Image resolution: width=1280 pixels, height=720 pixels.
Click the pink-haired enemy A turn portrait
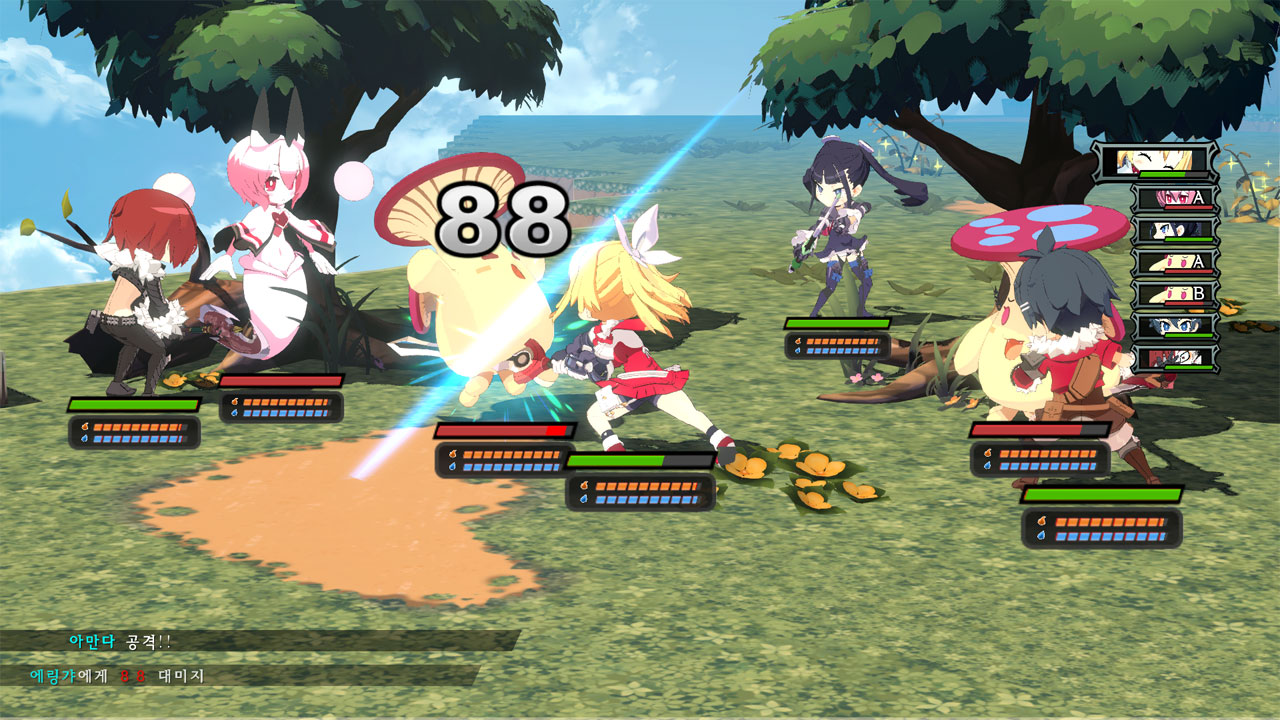1173,198
